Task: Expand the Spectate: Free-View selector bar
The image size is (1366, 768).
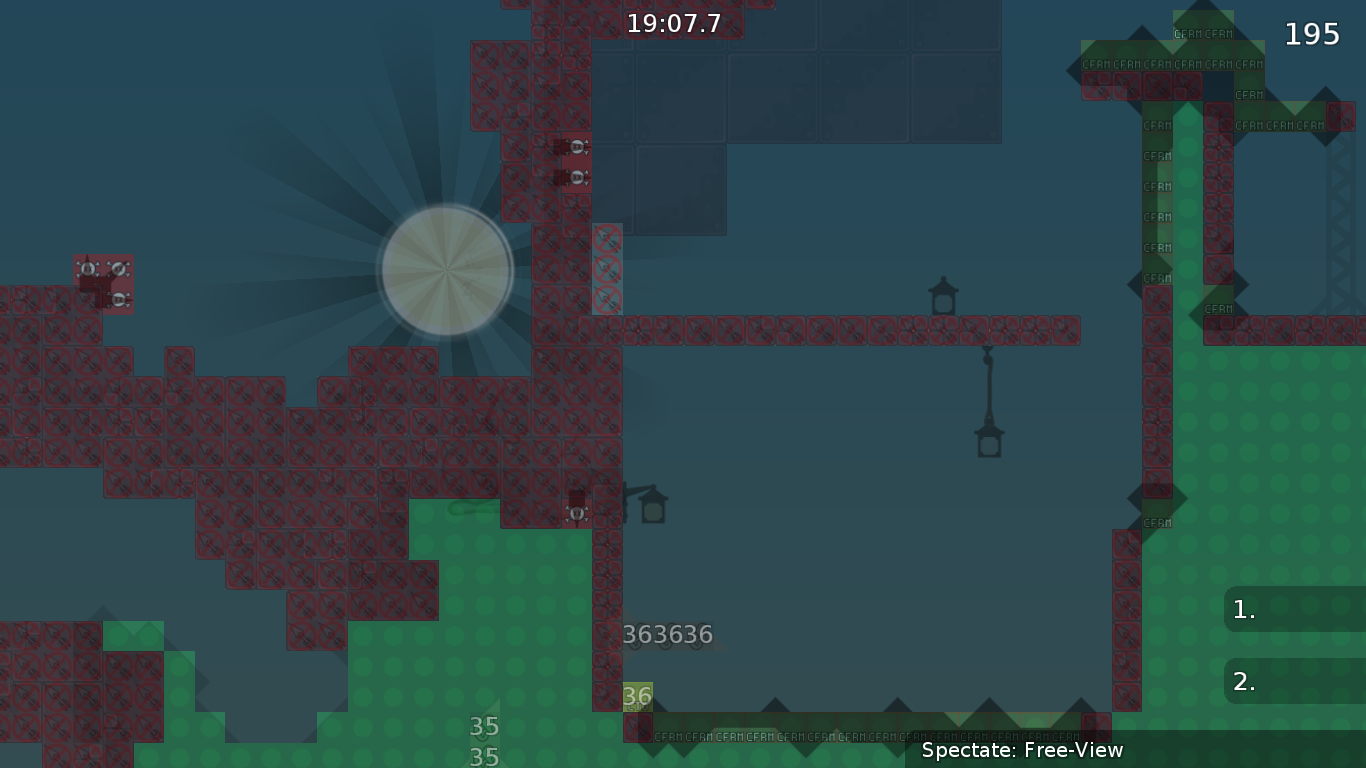Action: tap(1022, 750)
